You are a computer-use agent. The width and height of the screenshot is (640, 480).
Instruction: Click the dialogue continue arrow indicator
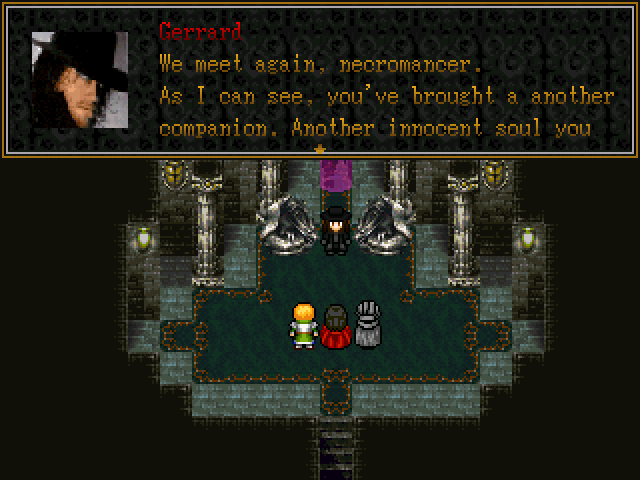pyautogui.click(x=320, y=151)
